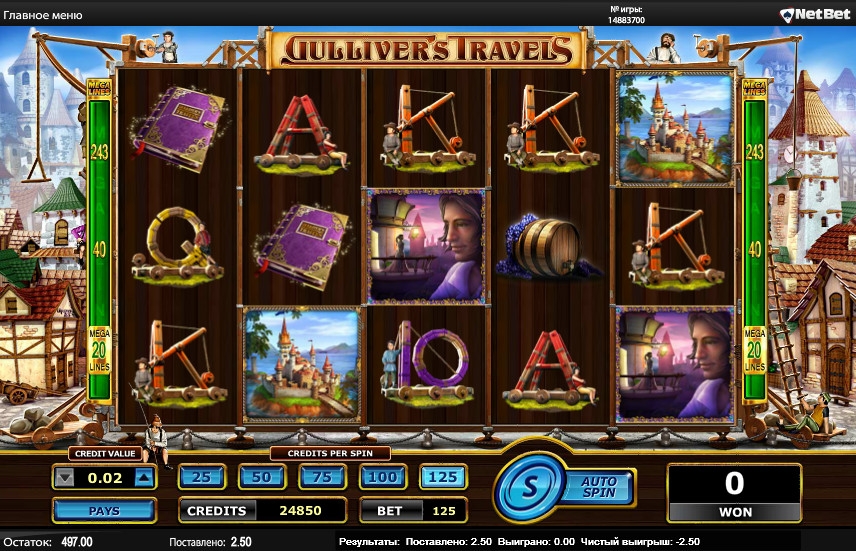Pick 100 credits per spin
Image resolution: width=856 pixels, height=551 pixels.
click(x=382, y=477)
